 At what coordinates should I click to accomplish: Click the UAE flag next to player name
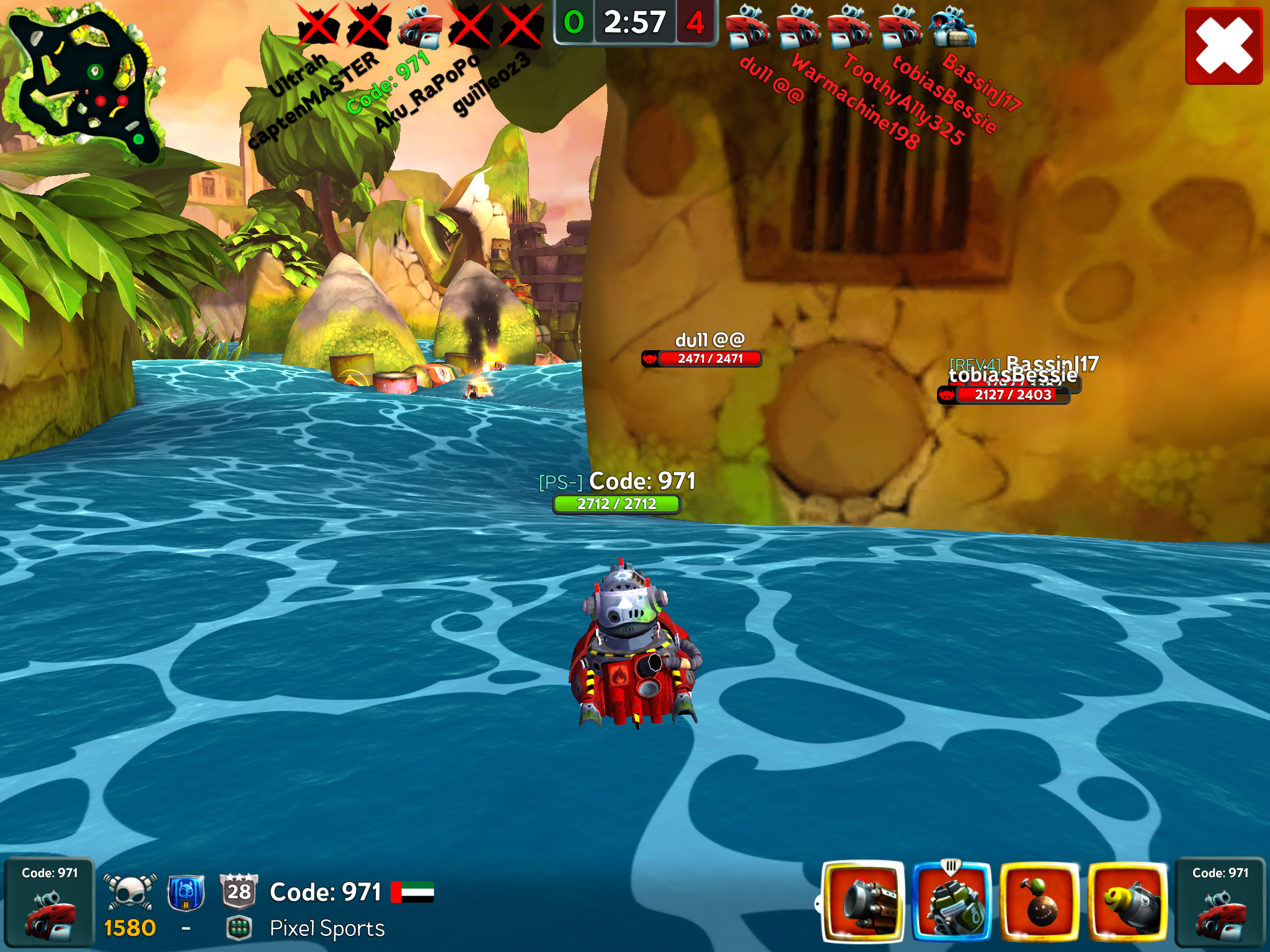(412, 892)
